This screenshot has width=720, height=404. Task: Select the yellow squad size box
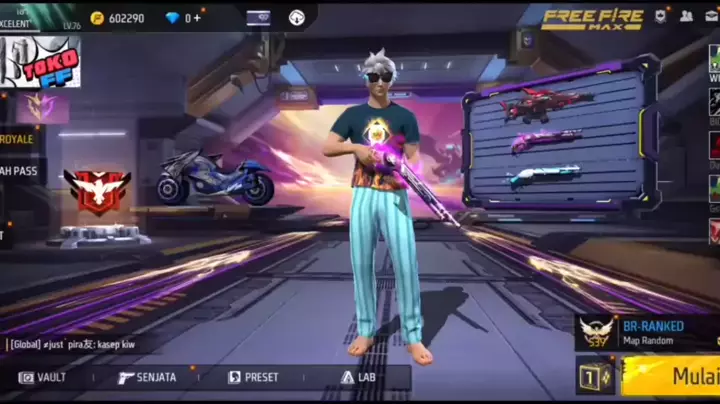point(594,376)
